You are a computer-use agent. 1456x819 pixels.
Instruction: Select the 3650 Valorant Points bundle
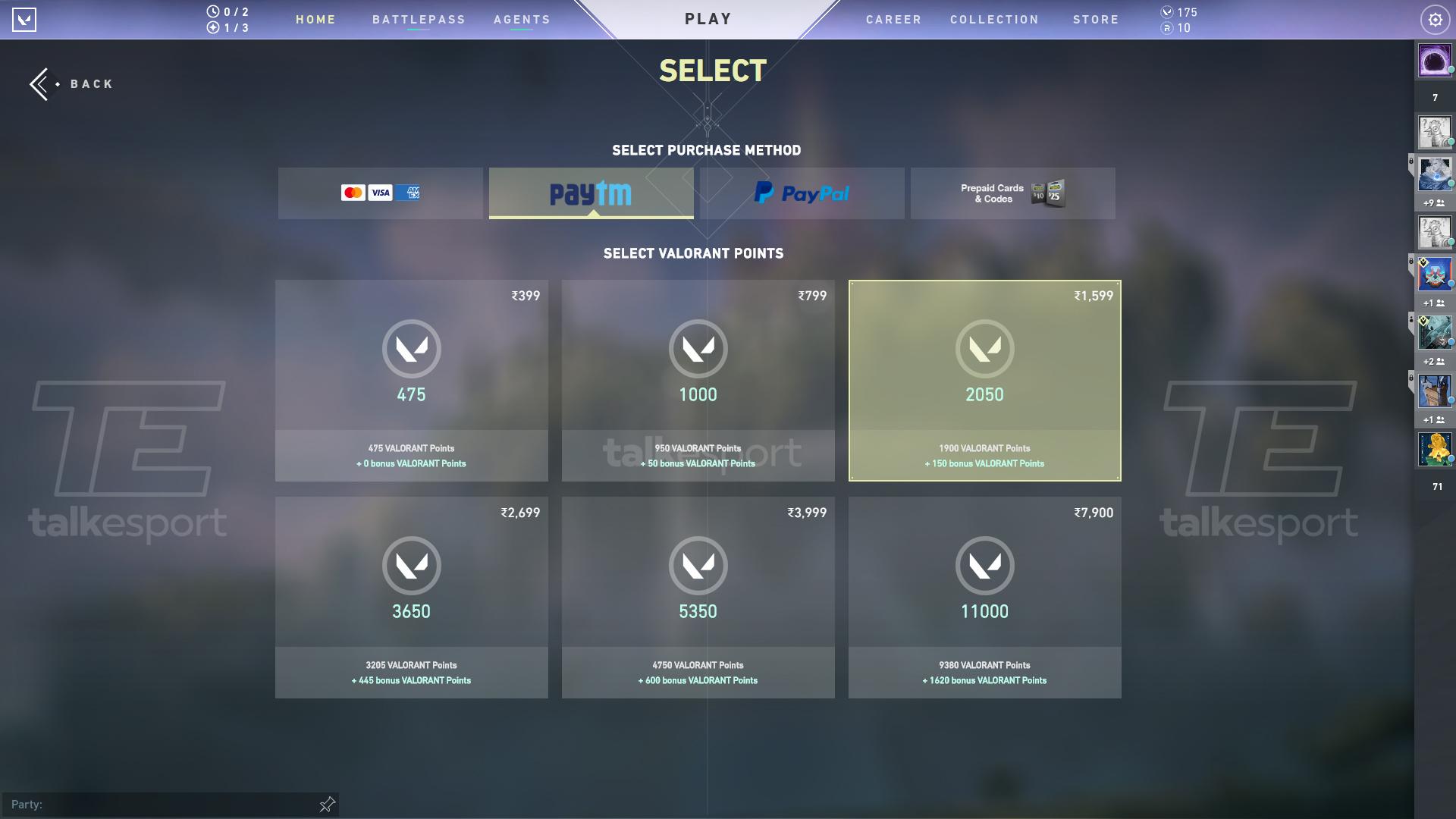click(411, 597)
